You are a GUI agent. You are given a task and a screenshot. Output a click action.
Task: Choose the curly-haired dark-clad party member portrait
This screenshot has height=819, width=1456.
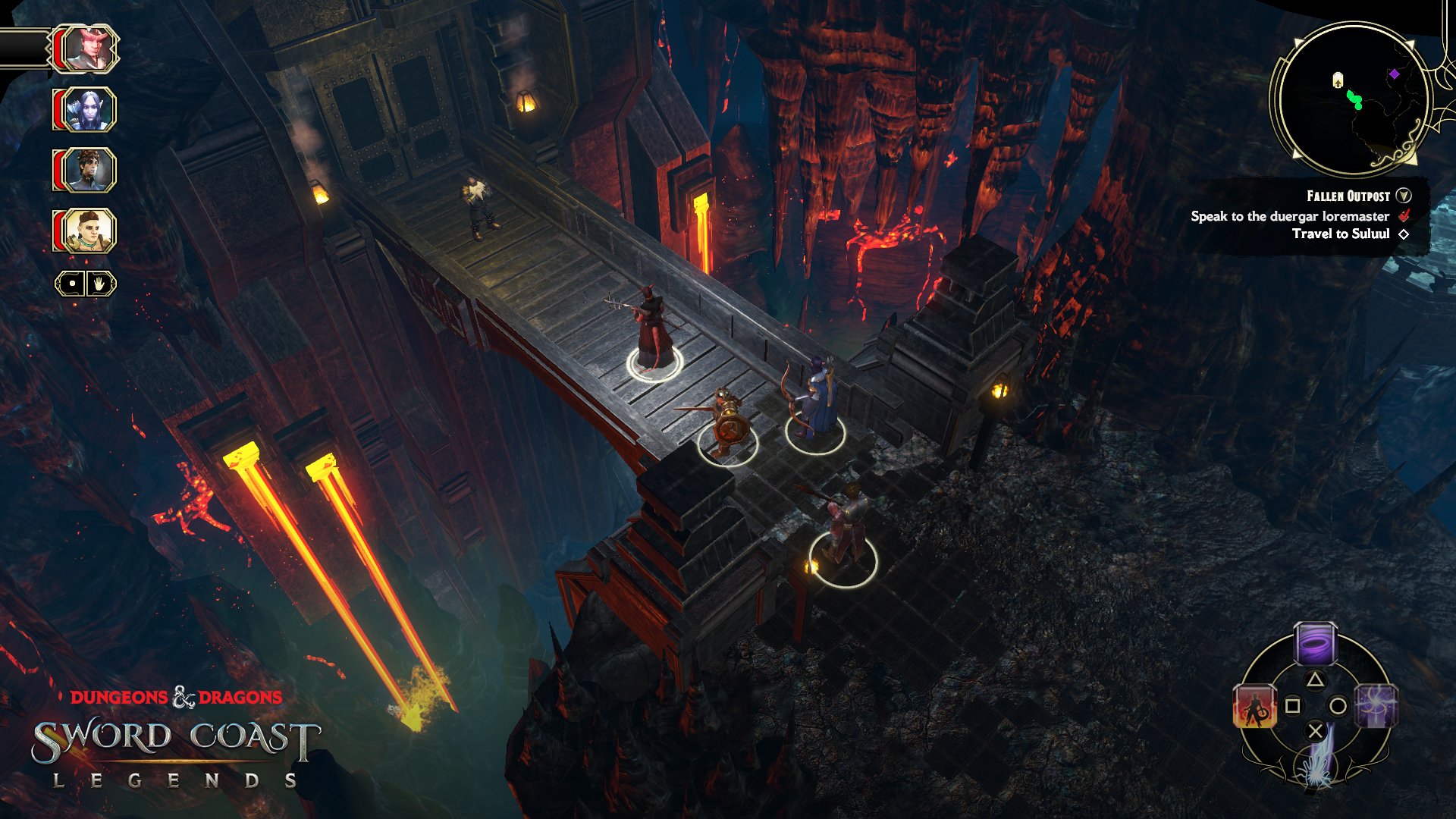click(90, 170)
